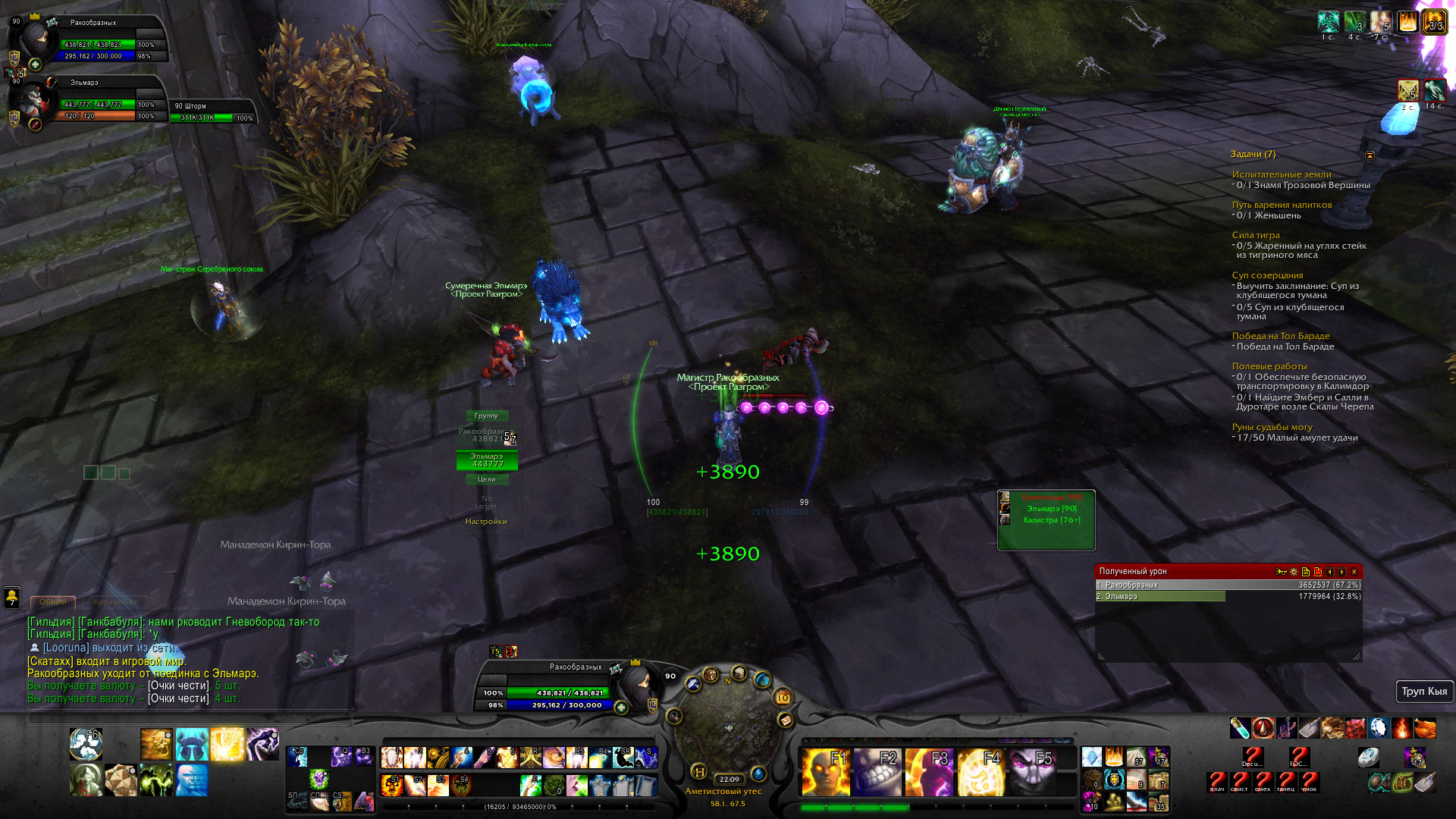Viewport: 1456px width, 819px height.
Task: Cast the fiery skull S1 ability
Action: (x=392, y=785)
